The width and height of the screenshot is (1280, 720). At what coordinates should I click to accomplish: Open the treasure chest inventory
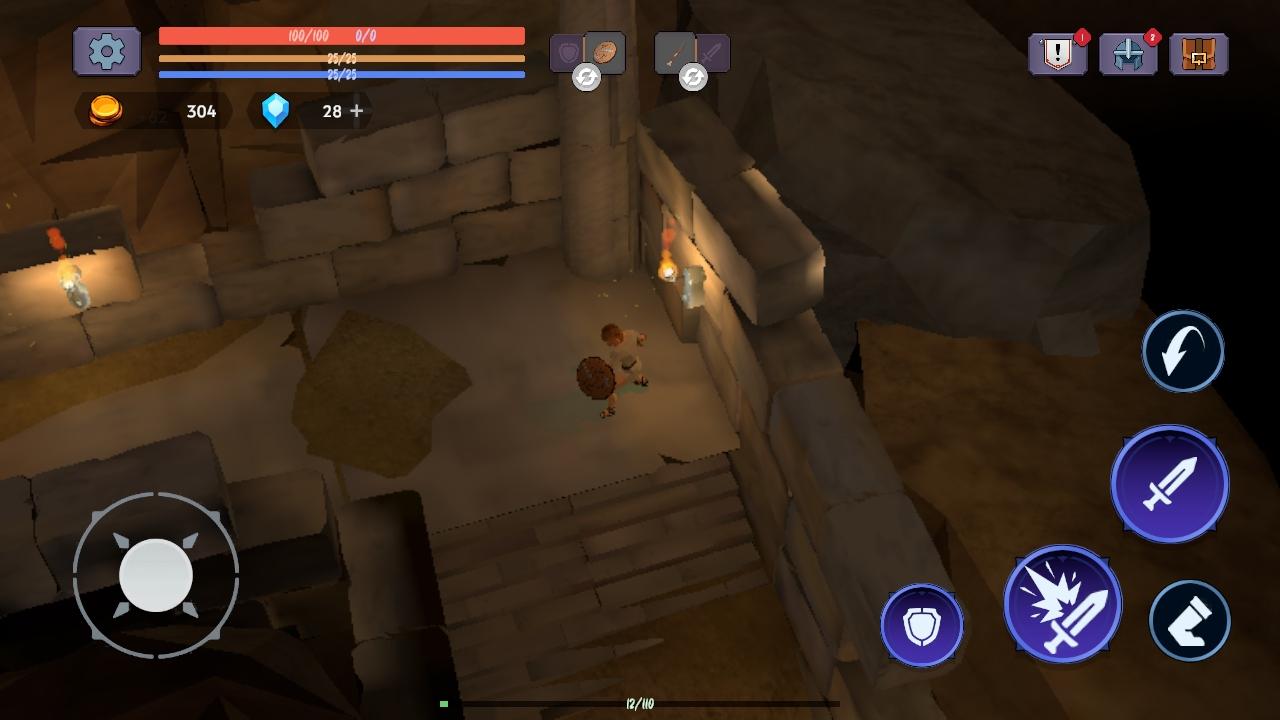point(1198,54)
